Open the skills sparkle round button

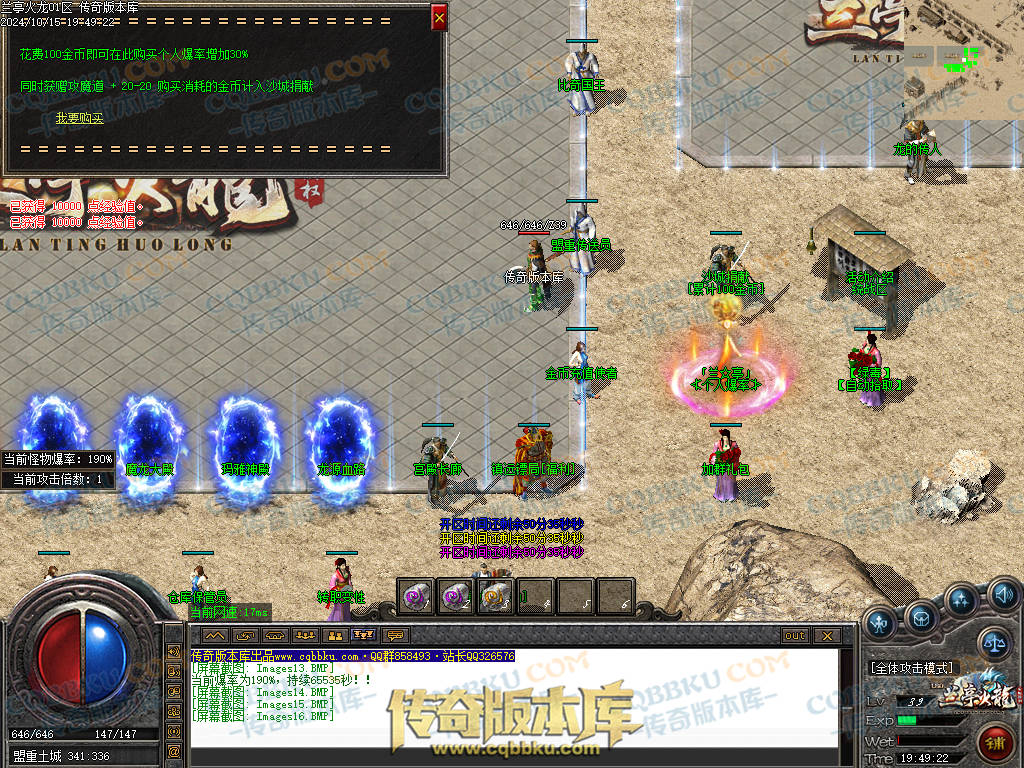(962, 600)
